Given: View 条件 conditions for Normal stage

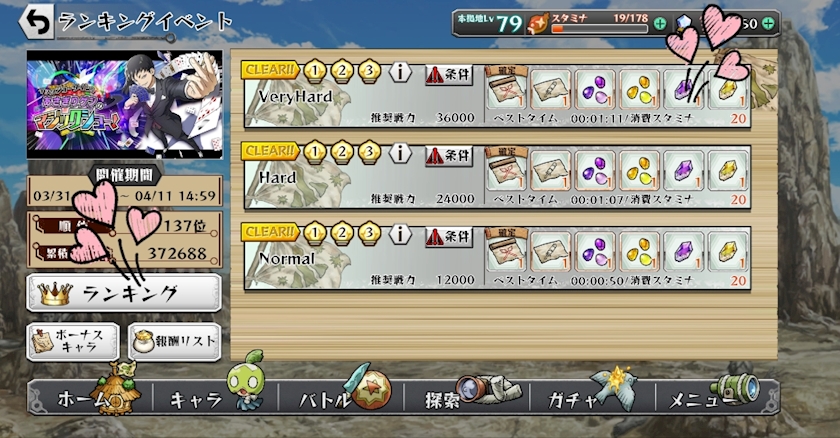Looking at the screenshot, I should [448, 236].
